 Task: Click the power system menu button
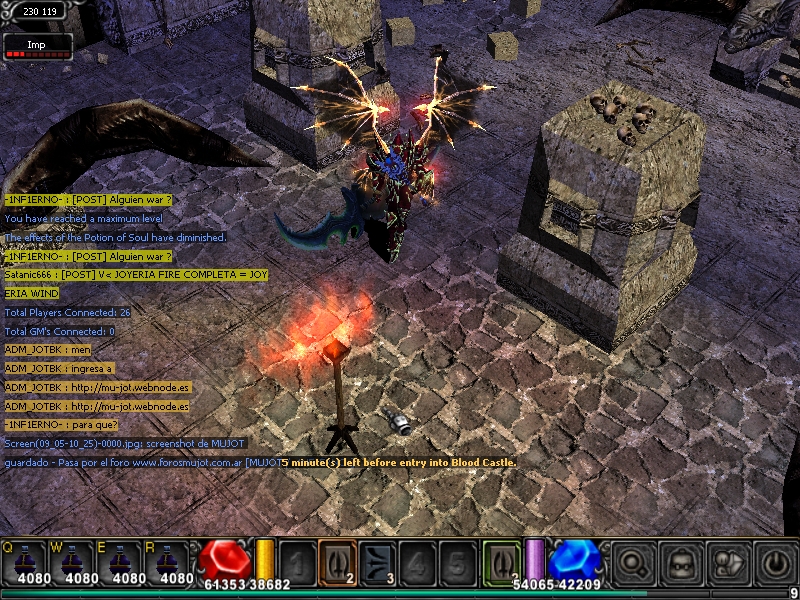pos(776,562)
